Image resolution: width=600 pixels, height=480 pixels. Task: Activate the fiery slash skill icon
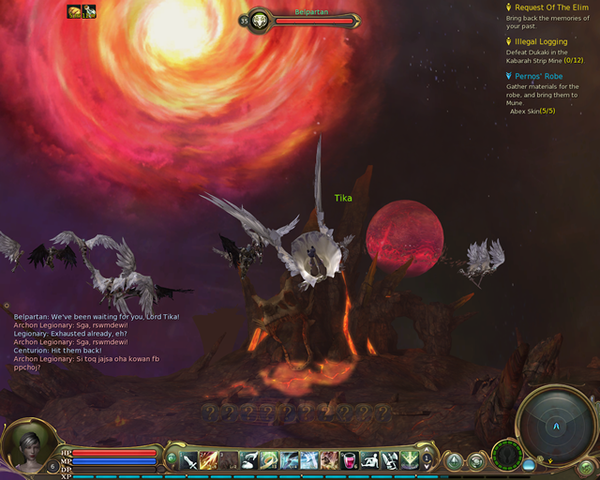(x=209, y=460)
